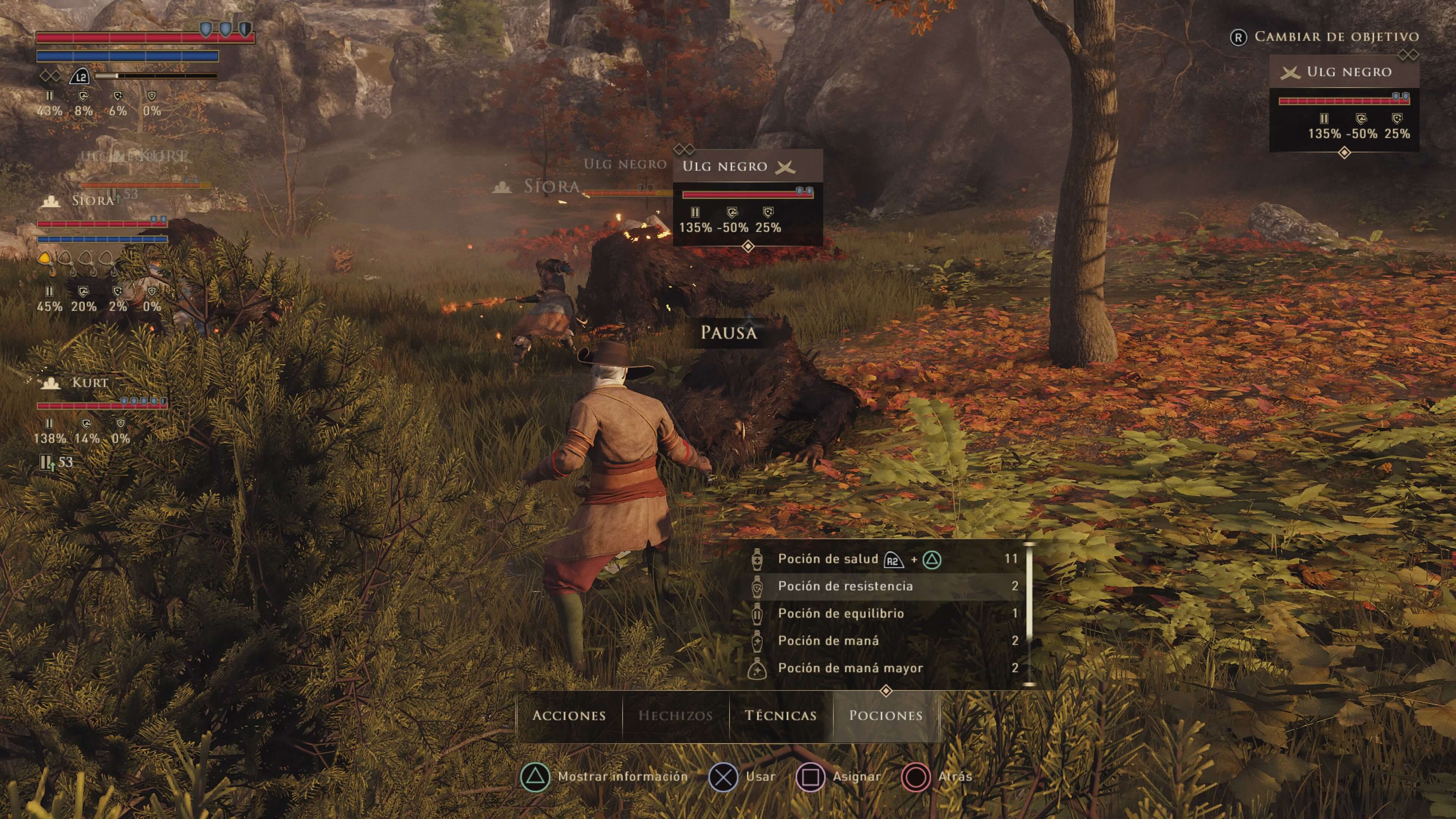Select the Pociones tab
Viewport: 1456px width, 819px height.
tap(886, 715)
